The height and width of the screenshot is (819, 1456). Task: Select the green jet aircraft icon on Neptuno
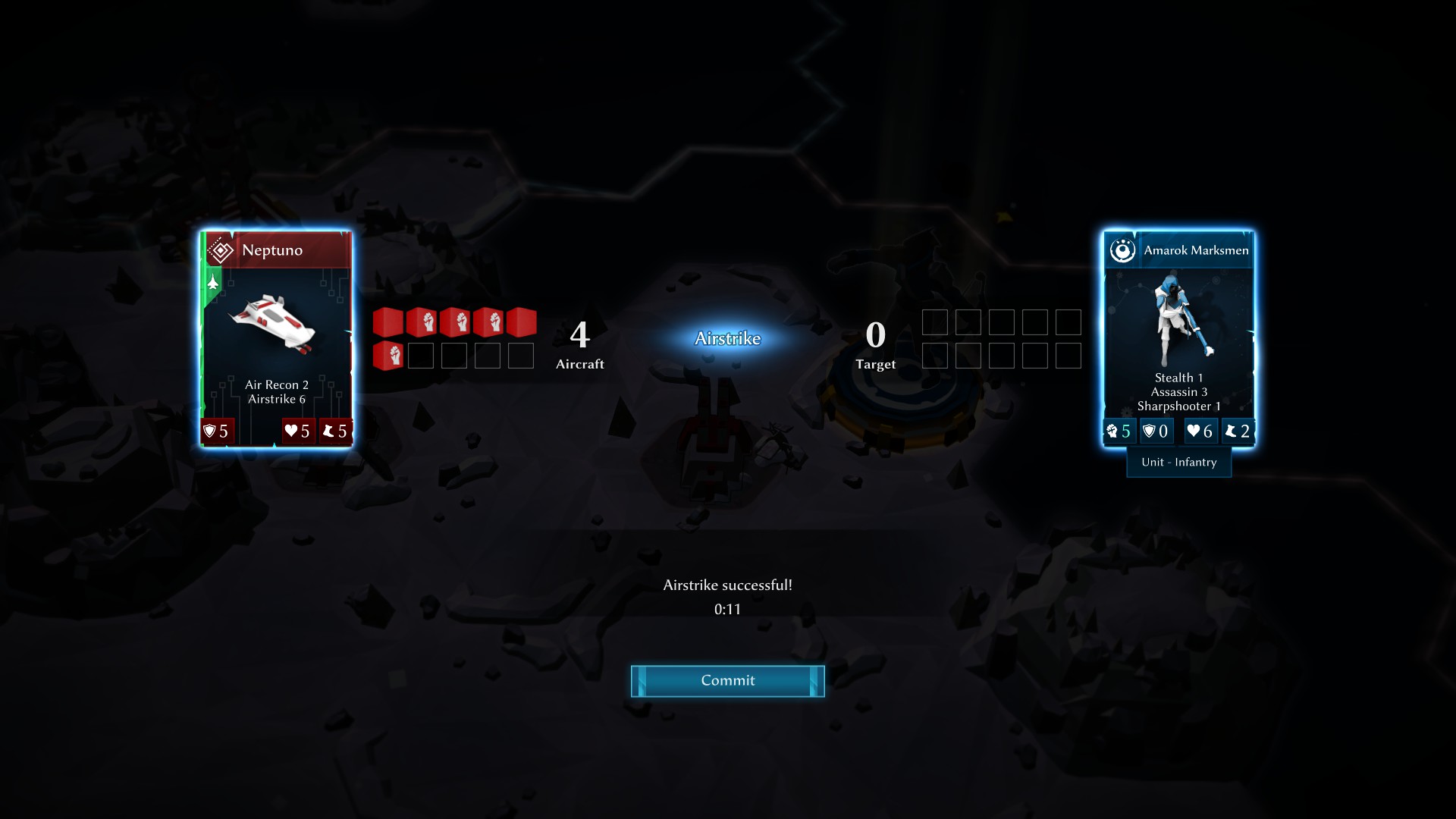click(212, 282)
